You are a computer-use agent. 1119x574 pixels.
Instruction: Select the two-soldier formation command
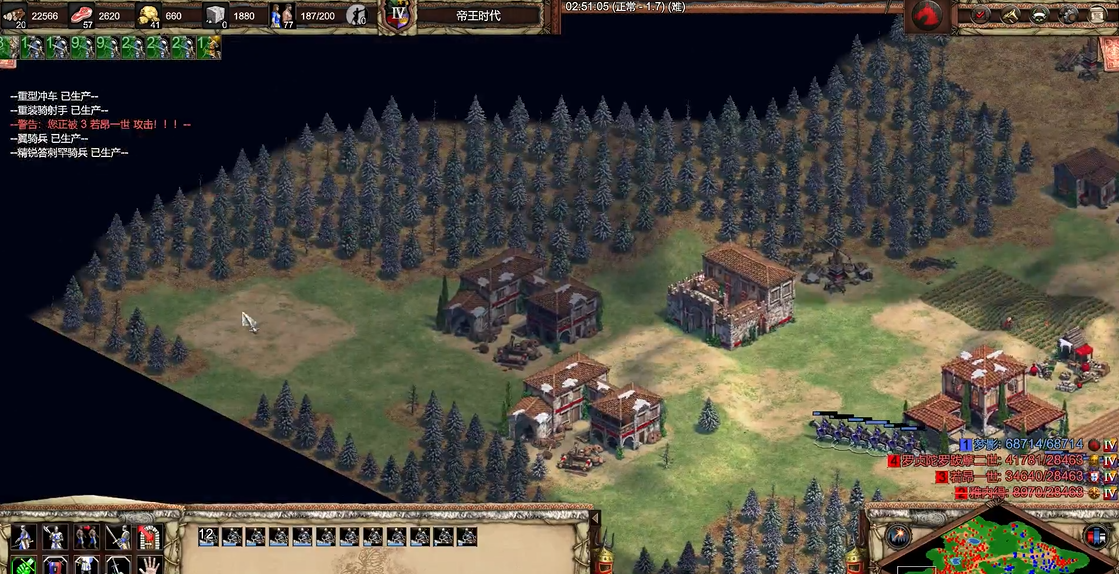pyautogui.click(x=87, y=537)
